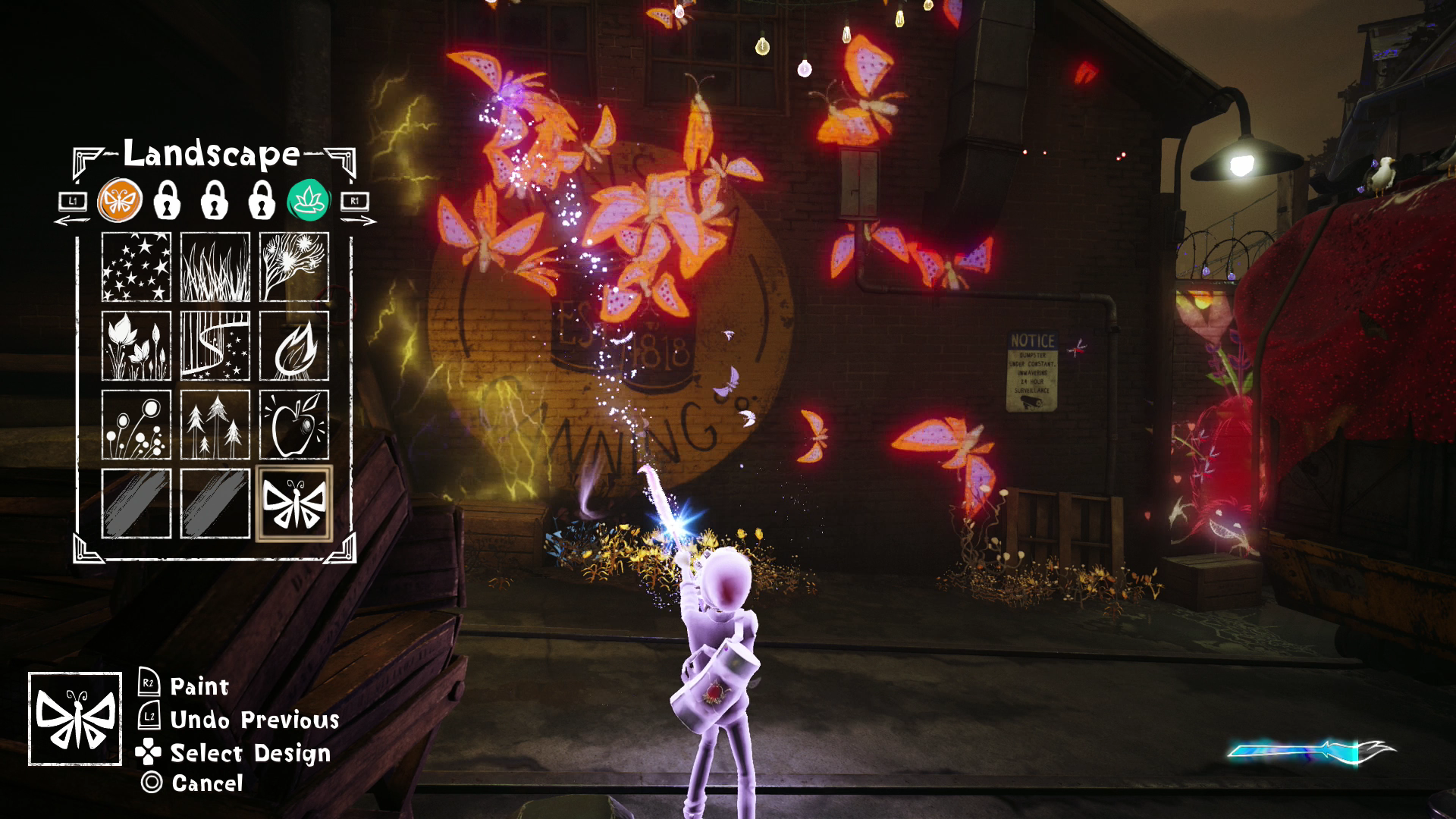Select the campfire flame design

[294, 346]
